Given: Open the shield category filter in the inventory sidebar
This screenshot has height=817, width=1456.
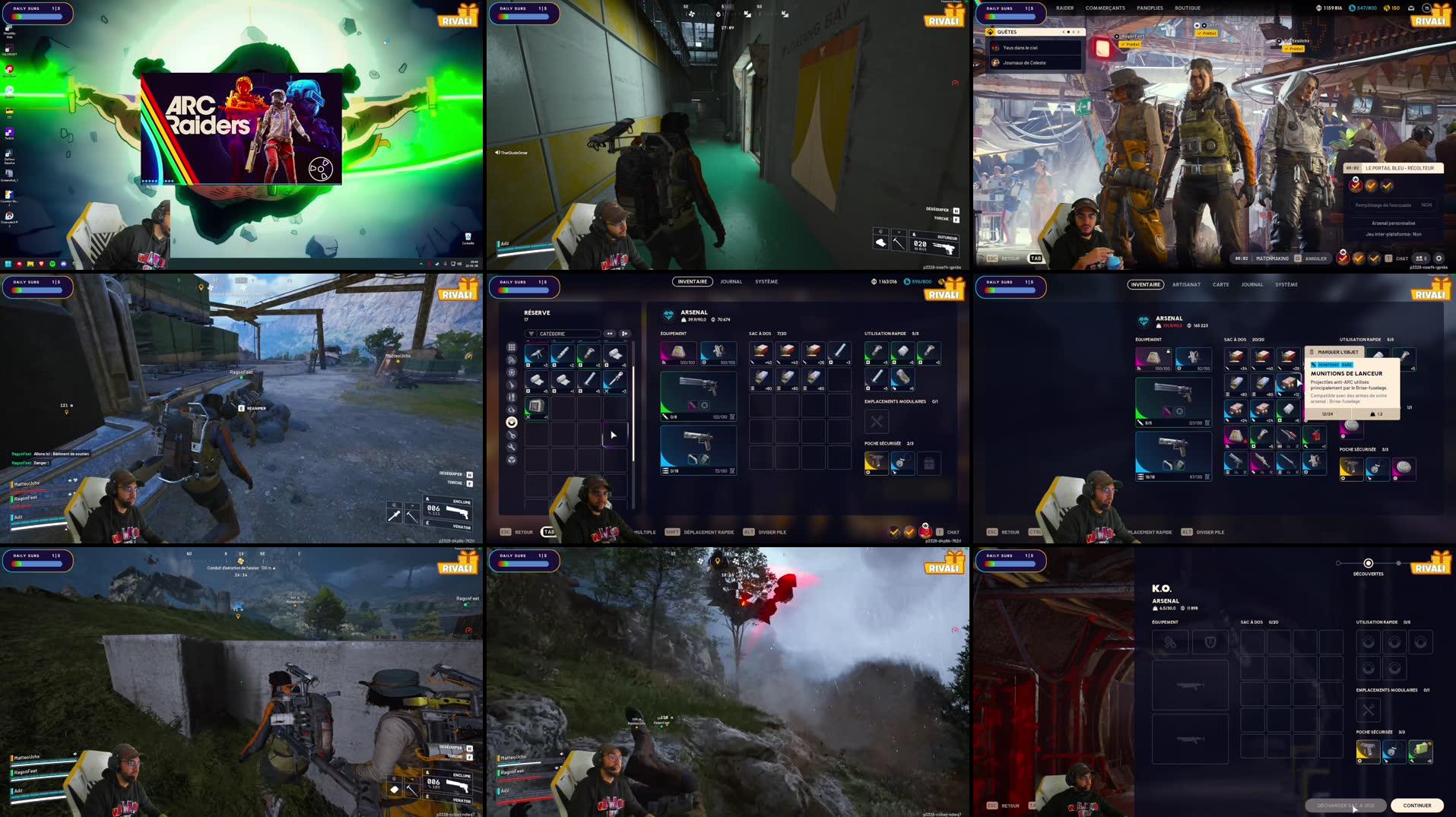Looking at the screenshot, I should click(x=512, y=372).
